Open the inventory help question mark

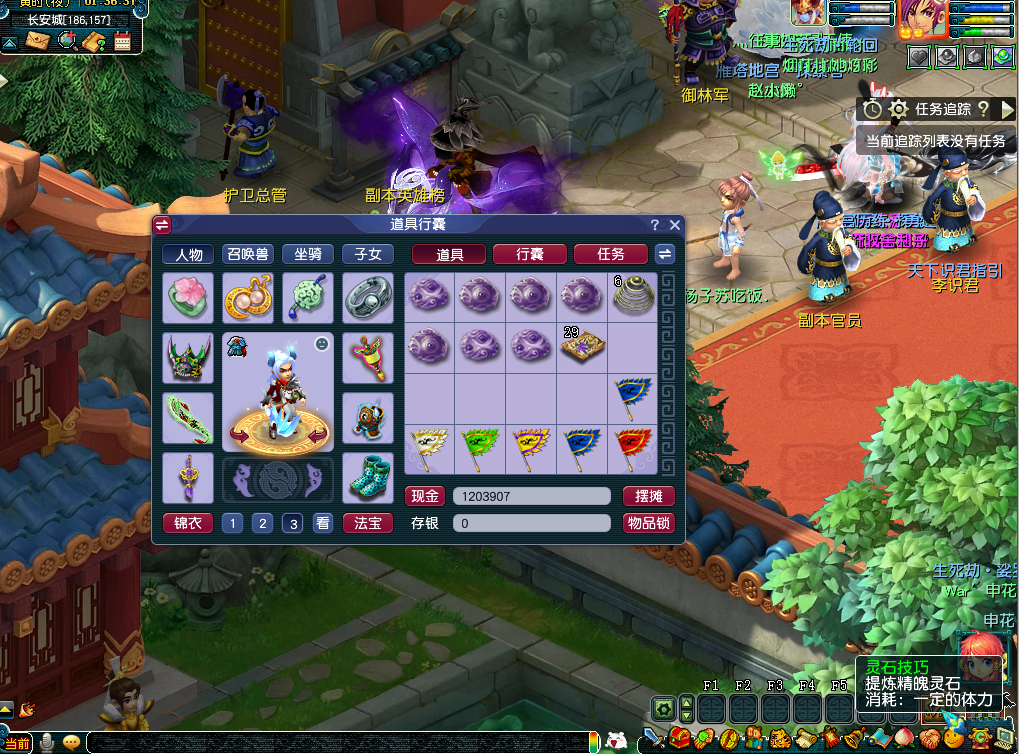click(655, 225)
